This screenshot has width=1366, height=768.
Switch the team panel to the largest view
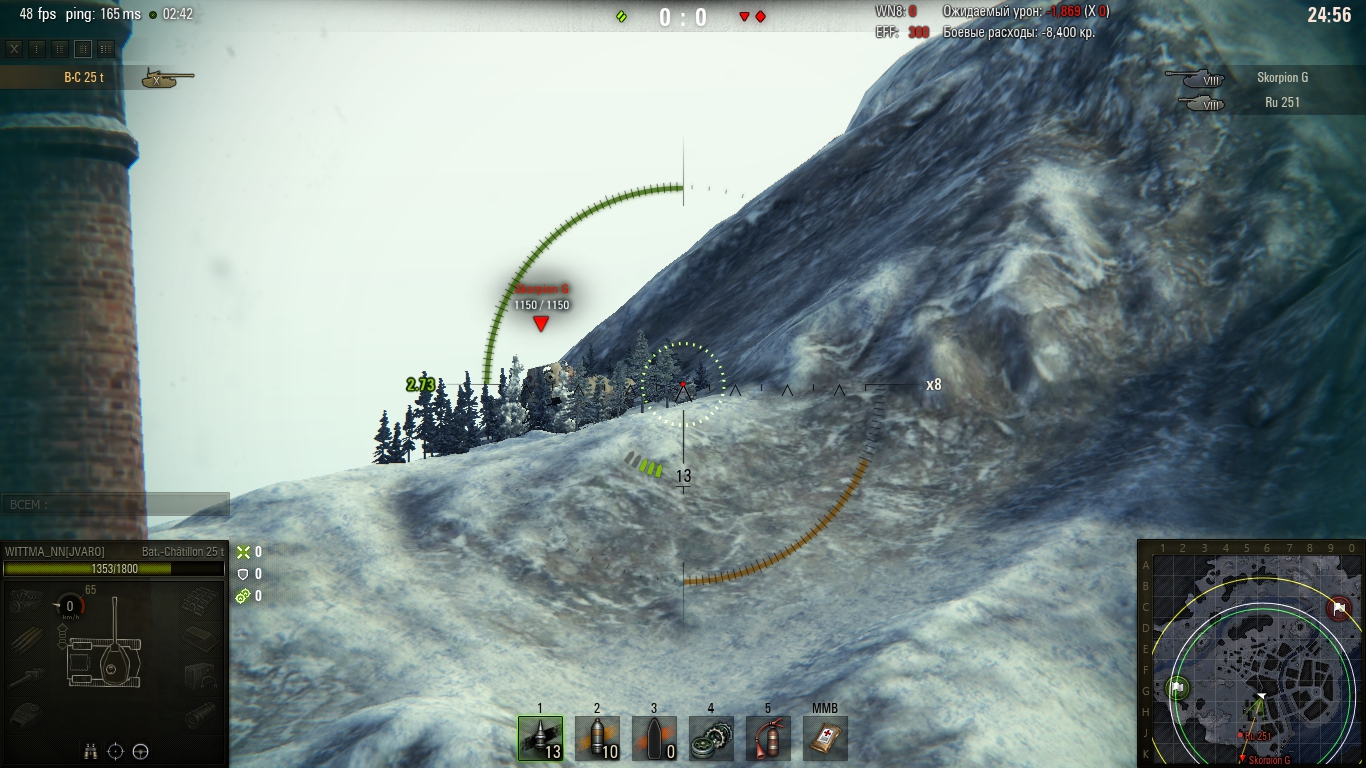(x=106, y=48)
